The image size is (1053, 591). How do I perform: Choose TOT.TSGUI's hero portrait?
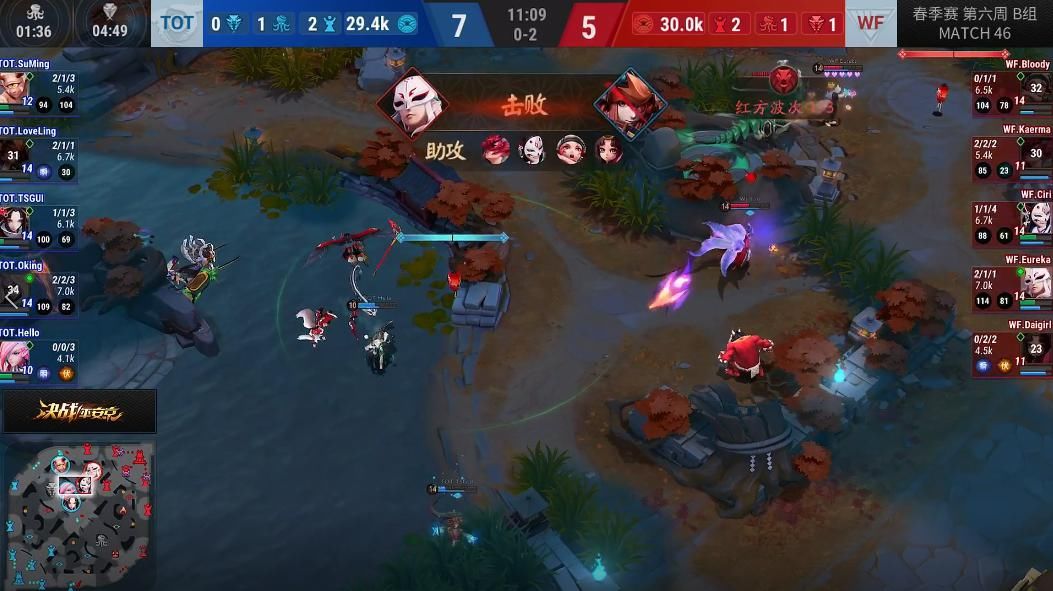point(13,220)
